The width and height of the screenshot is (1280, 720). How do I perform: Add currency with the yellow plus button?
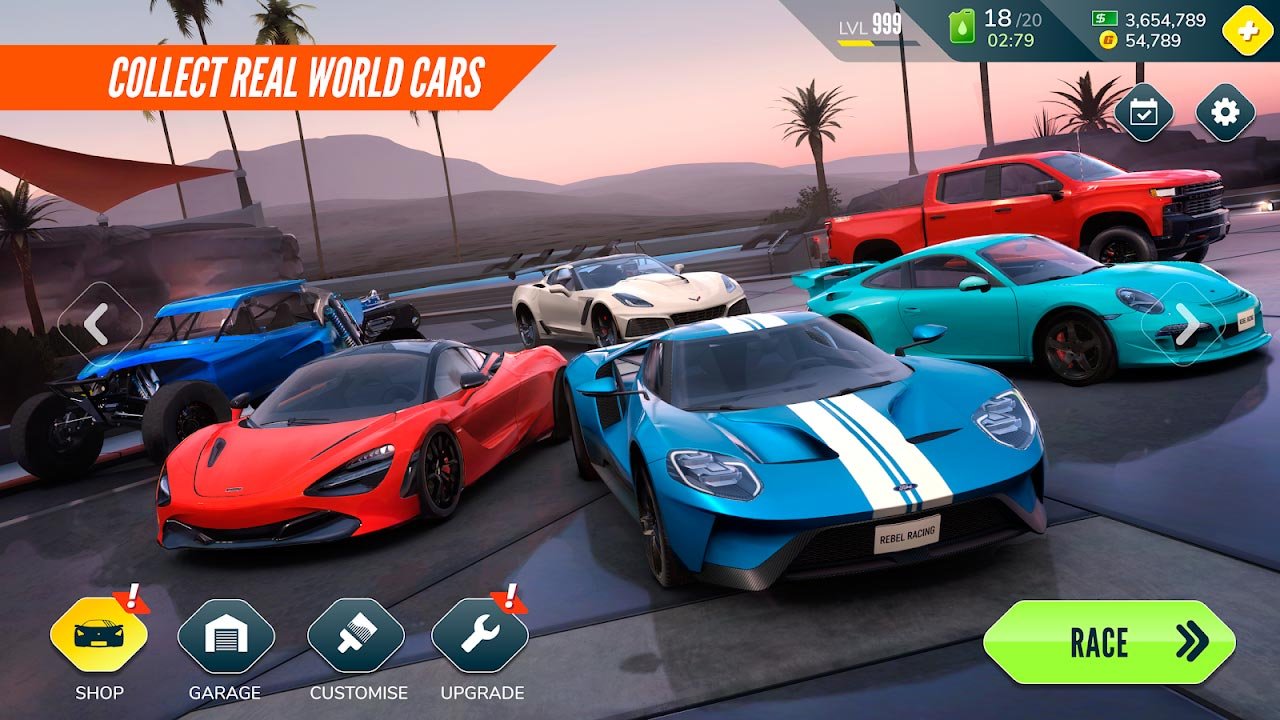[x=1247, y=30]
